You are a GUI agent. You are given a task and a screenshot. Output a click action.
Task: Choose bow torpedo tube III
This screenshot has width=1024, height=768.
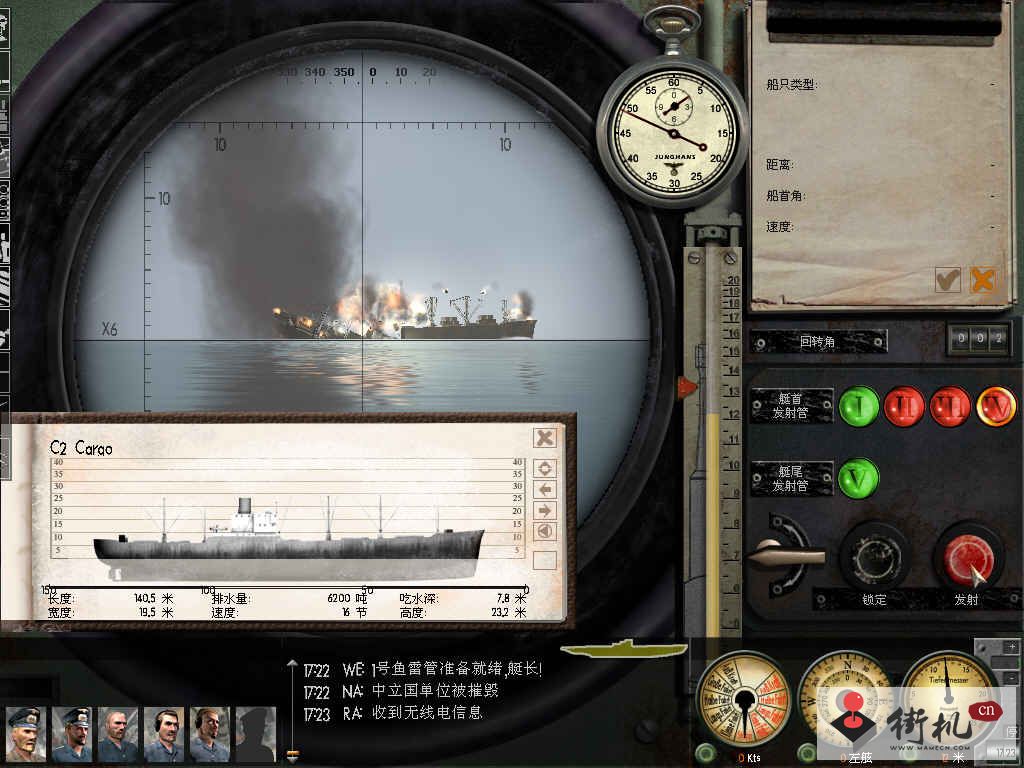[x=949, y=407]
